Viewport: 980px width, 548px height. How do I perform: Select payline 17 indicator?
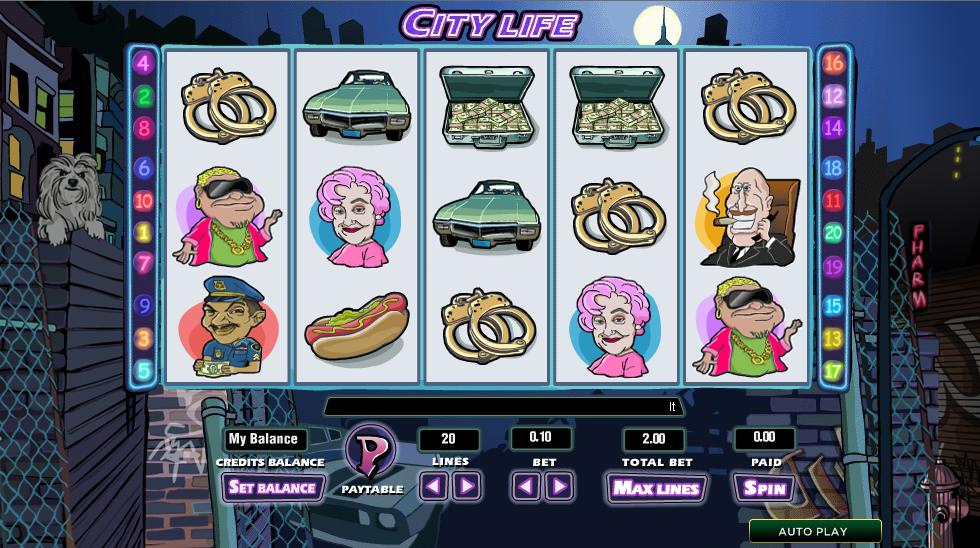click(x=833, y=371)
